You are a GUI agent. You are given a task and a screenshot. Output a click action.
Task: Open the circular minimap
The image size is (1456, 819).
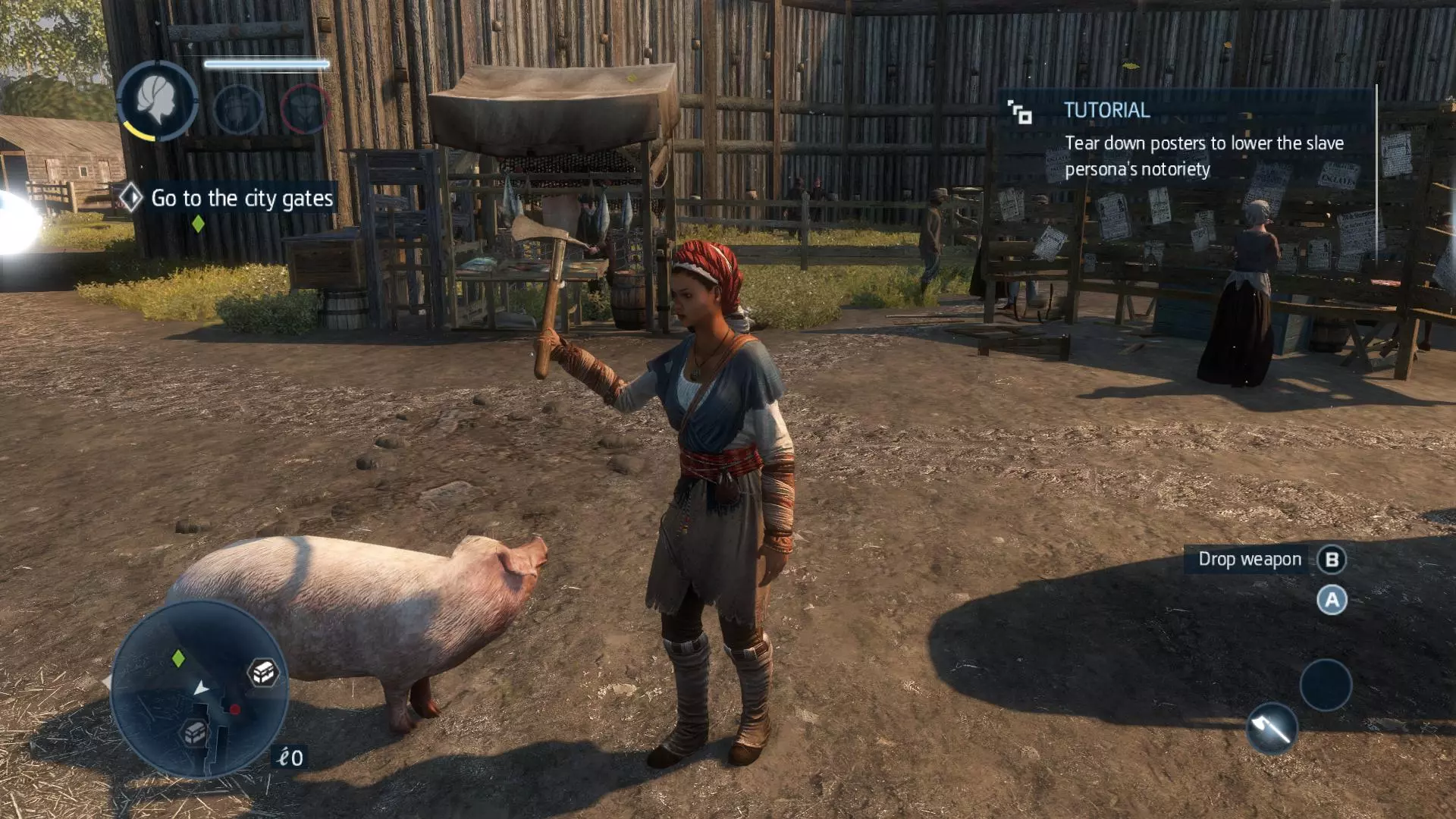coord(199,689)
